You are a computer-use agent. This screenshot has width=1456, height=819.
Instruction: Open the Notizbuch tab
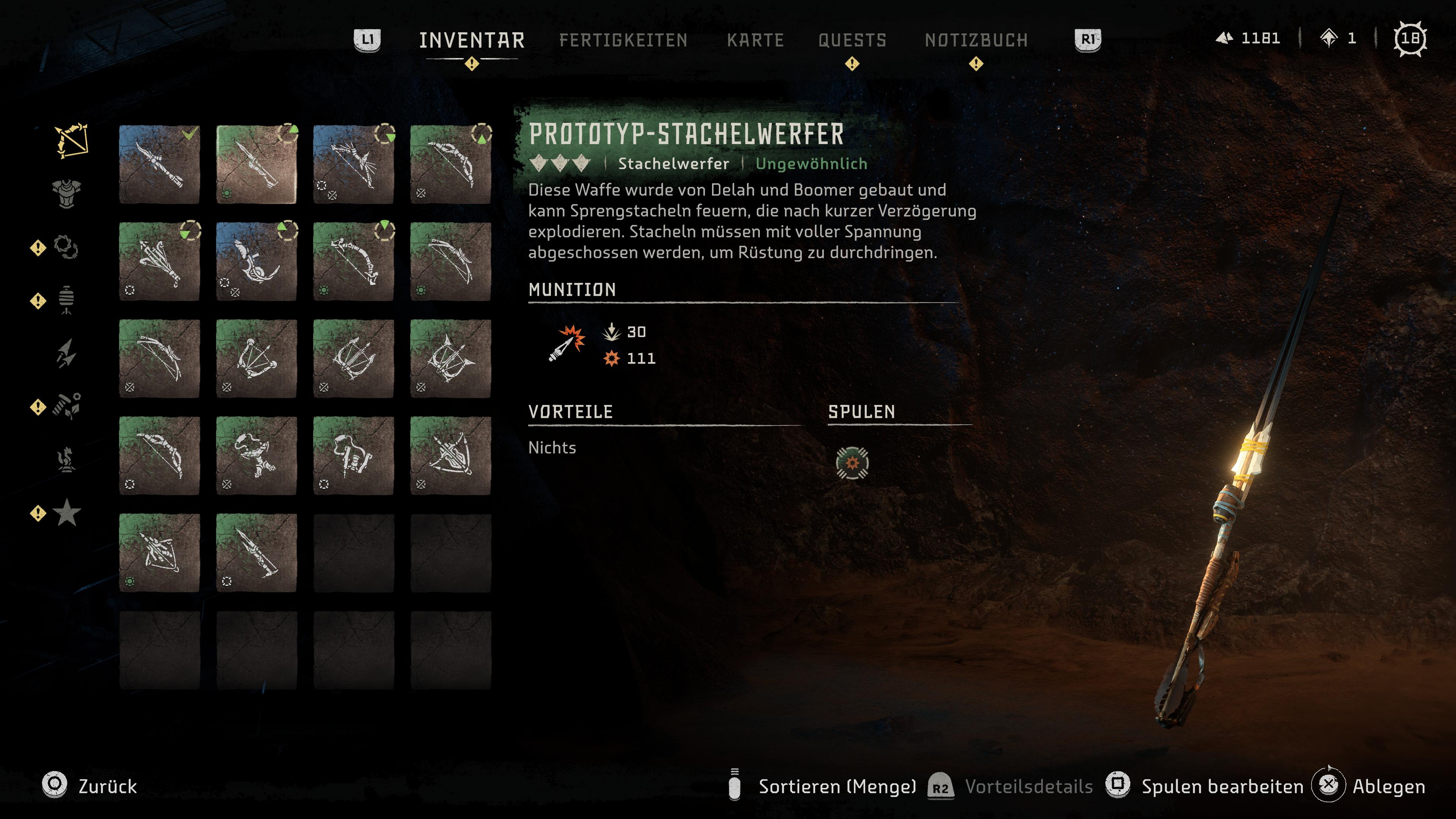coord(976,40)
